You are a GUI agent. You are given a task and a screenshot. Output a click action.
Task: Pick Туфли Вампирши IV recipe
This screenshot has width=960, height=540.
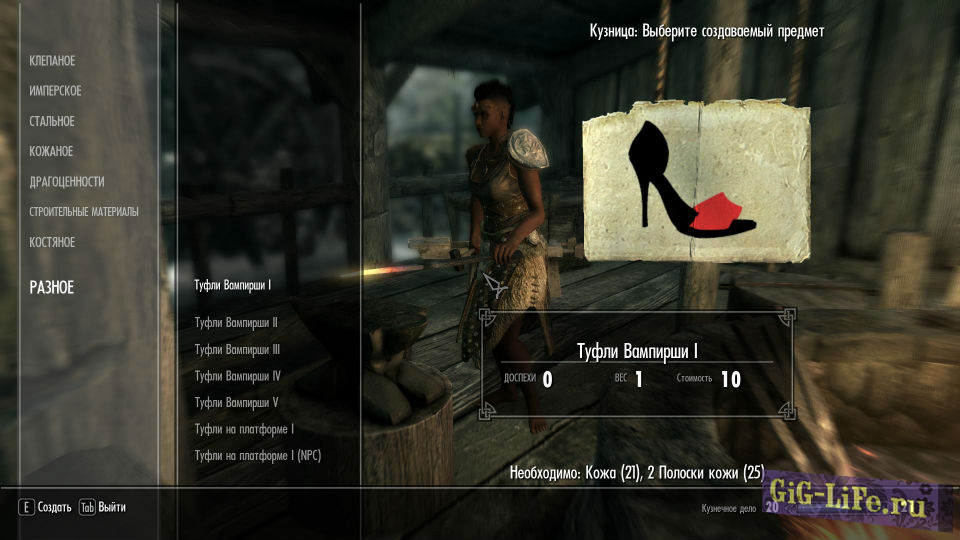click(x=237, y=376)
